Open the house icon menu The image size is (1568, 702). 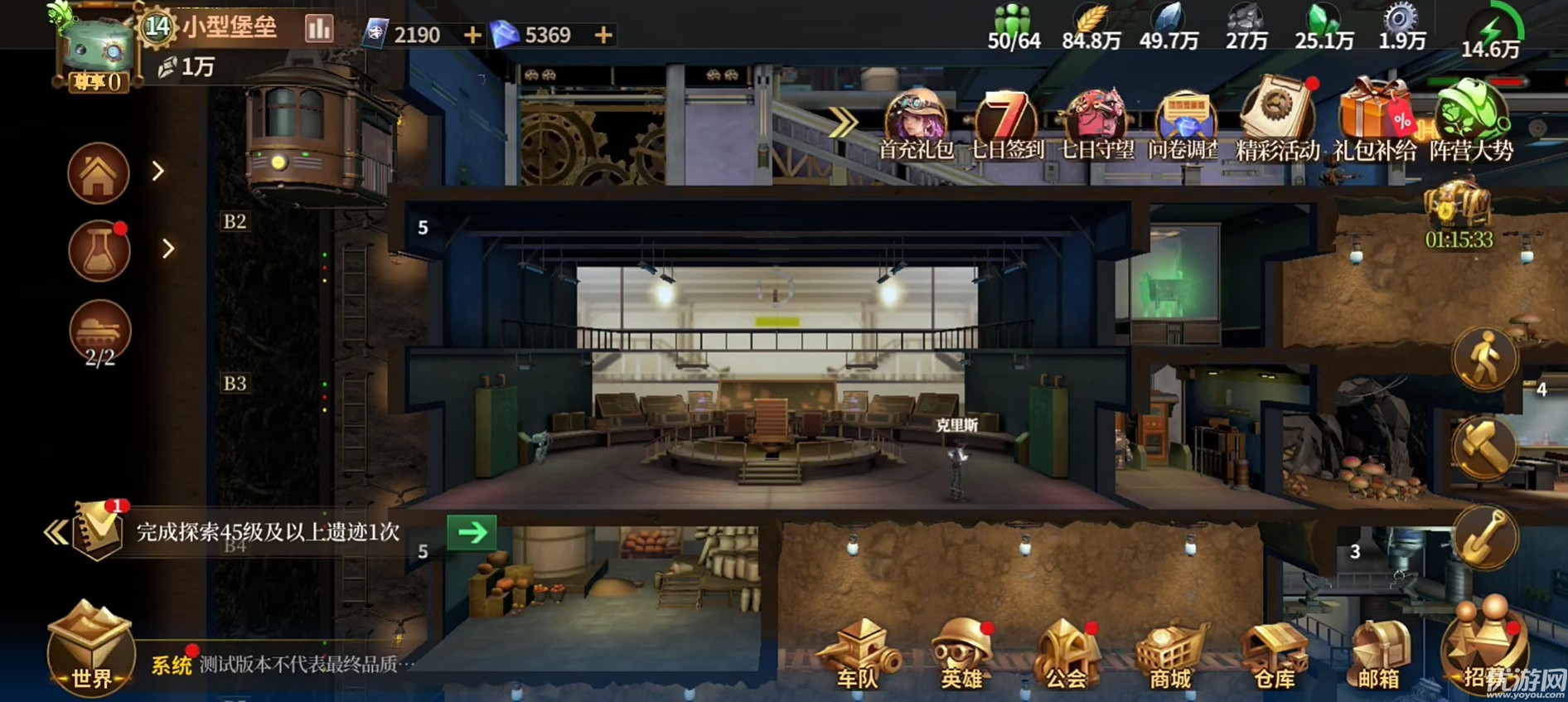tap(99, 173)
